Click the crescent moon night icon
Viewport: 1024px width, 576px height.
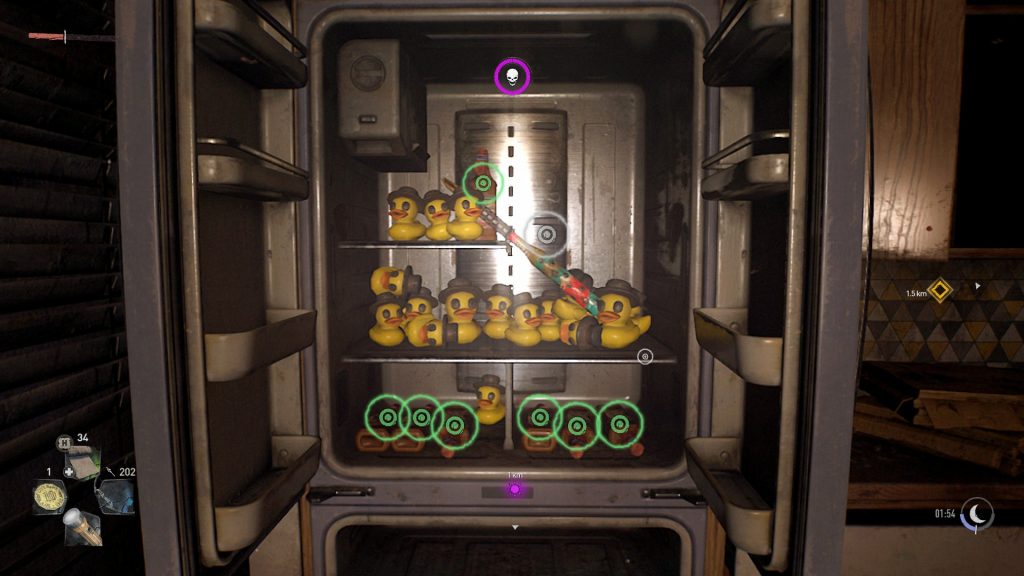point(976,514)
